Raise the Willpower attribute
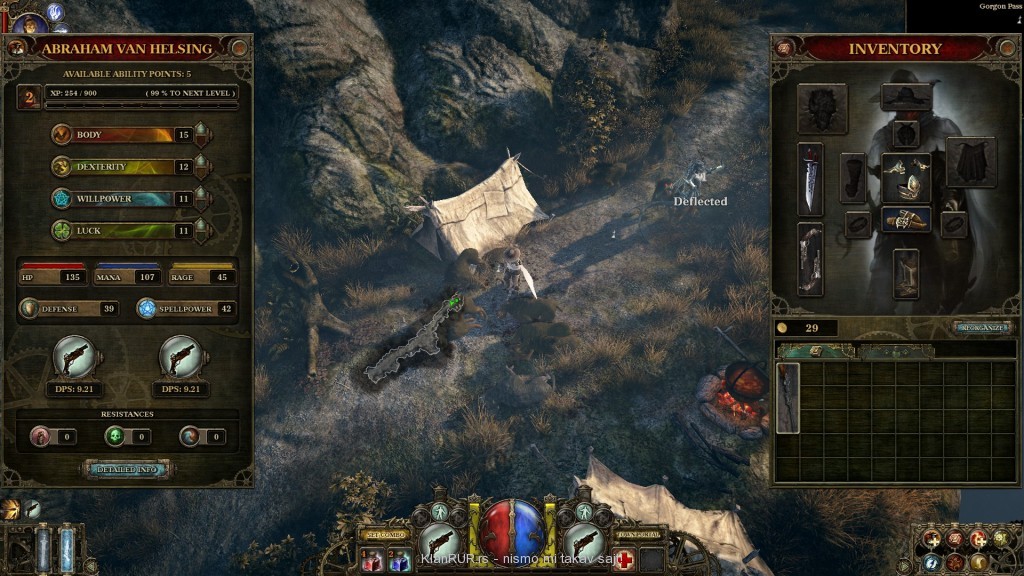This screenshot has height=576, width=1024. (201, 198)
